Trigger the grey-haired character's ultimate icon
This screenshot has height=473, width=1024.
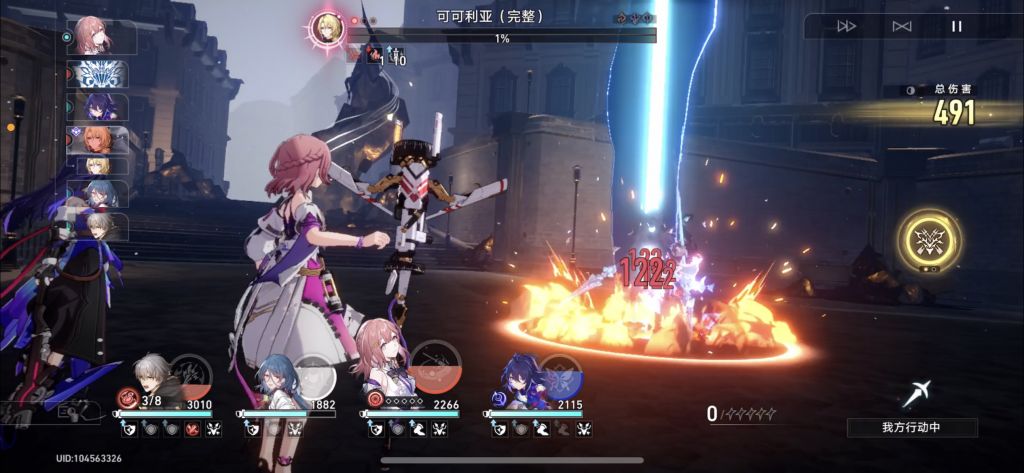click(x=190, y=375)
